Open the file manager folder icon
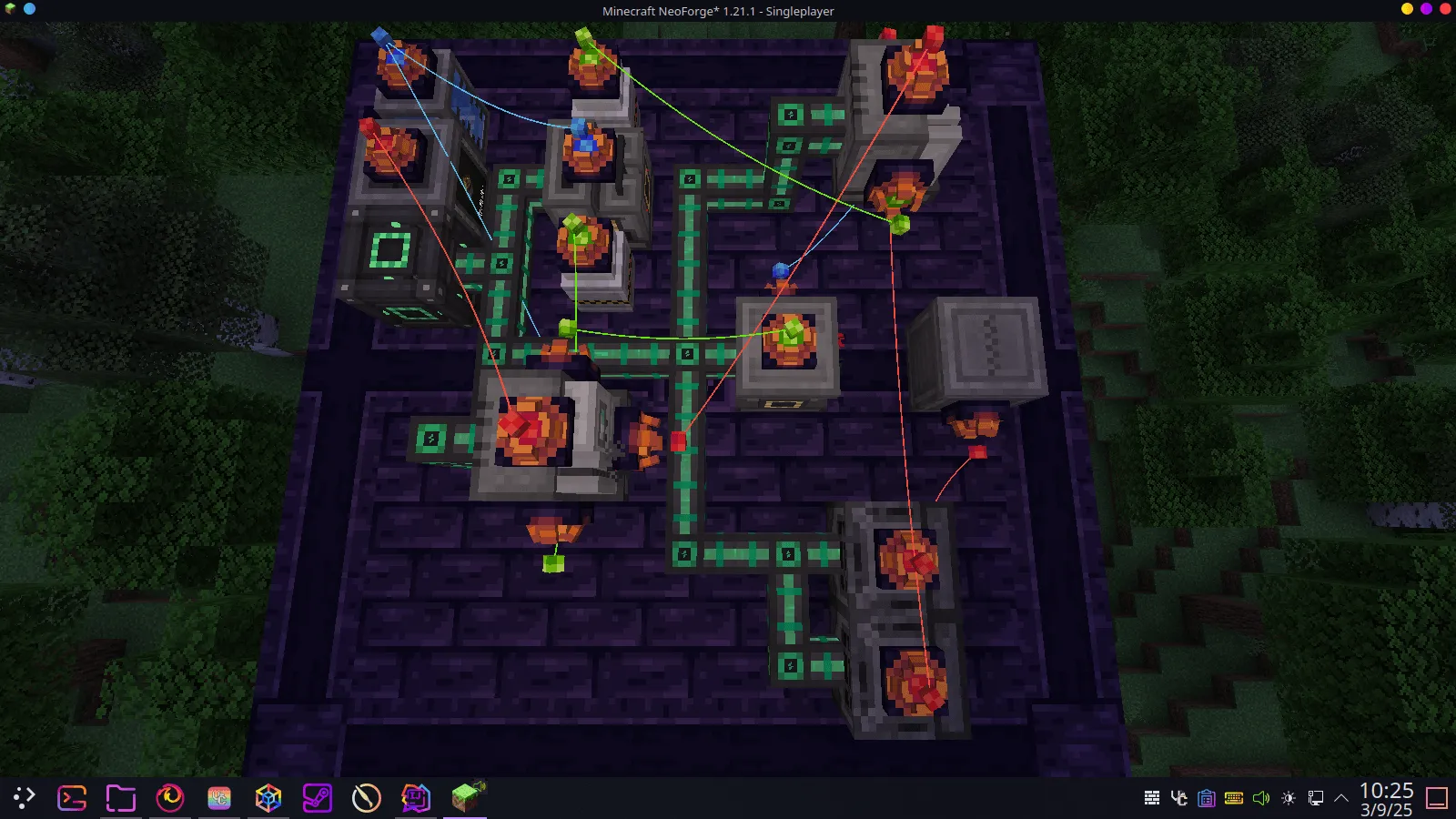 point(120,798)
